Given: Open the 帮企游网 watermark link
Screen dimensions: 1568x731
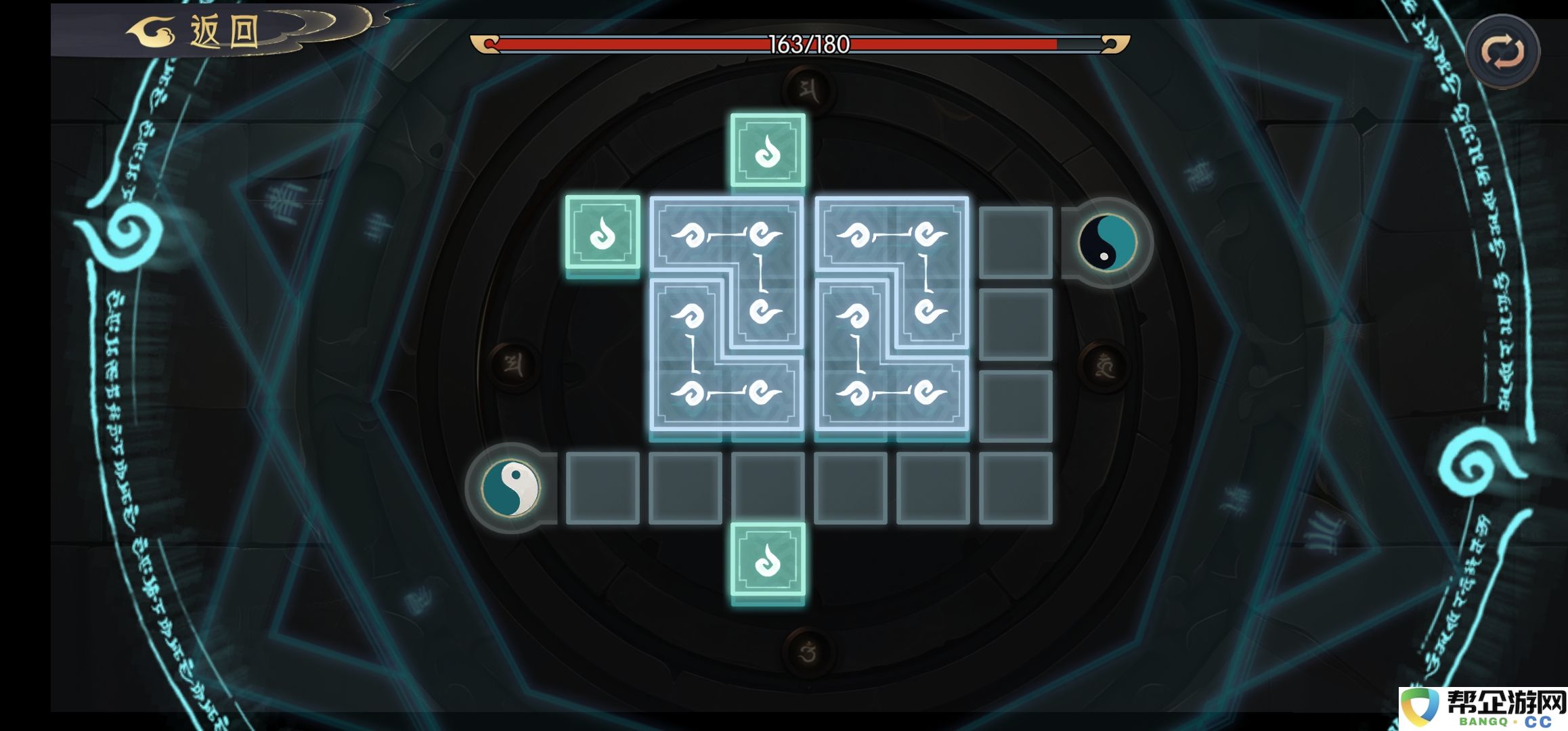Looking at the screenshot, I should coord(1483,708).
